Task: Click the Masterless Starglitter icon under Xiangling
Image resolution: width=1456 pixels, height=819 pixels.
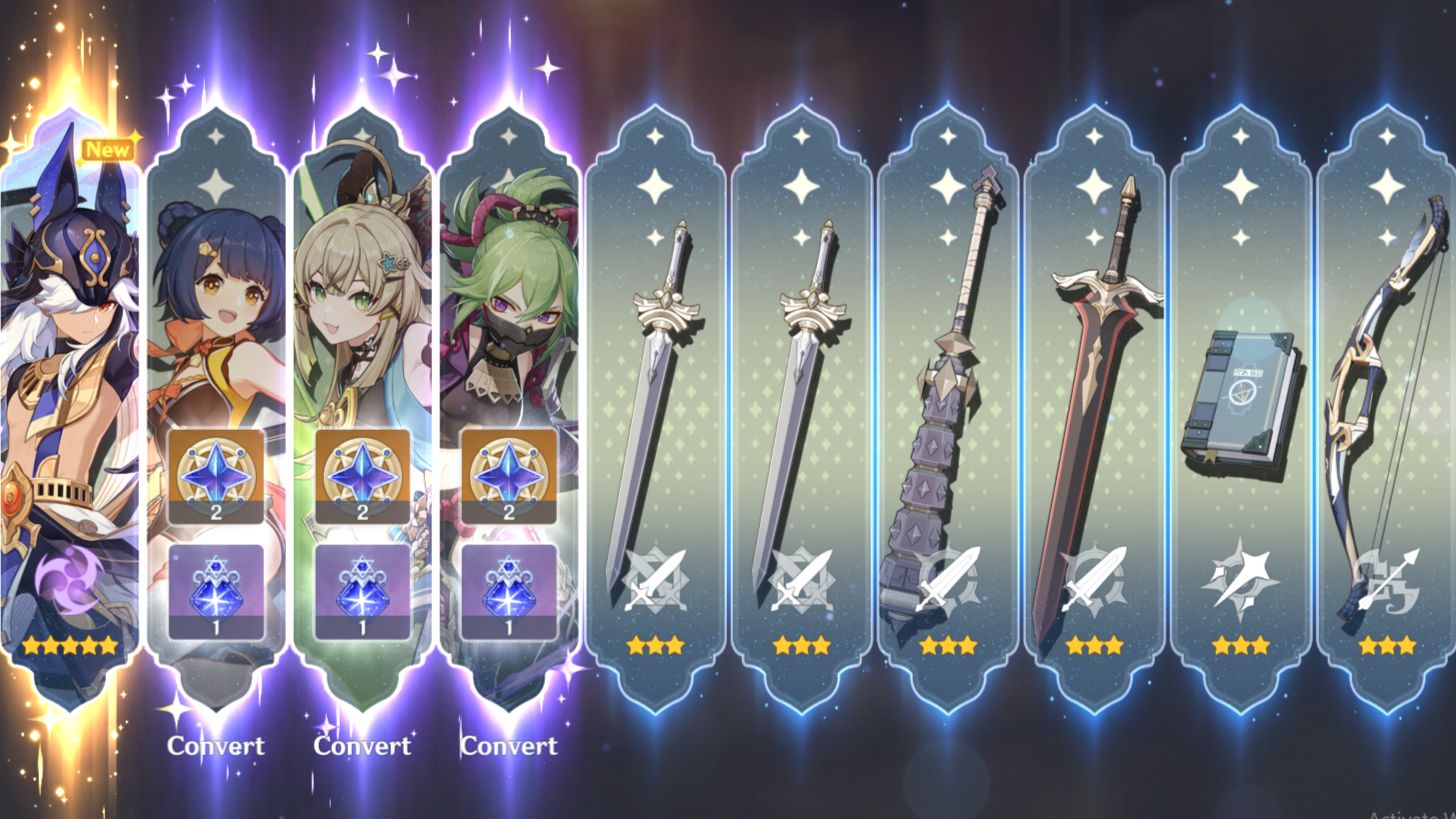Action: 216,478
